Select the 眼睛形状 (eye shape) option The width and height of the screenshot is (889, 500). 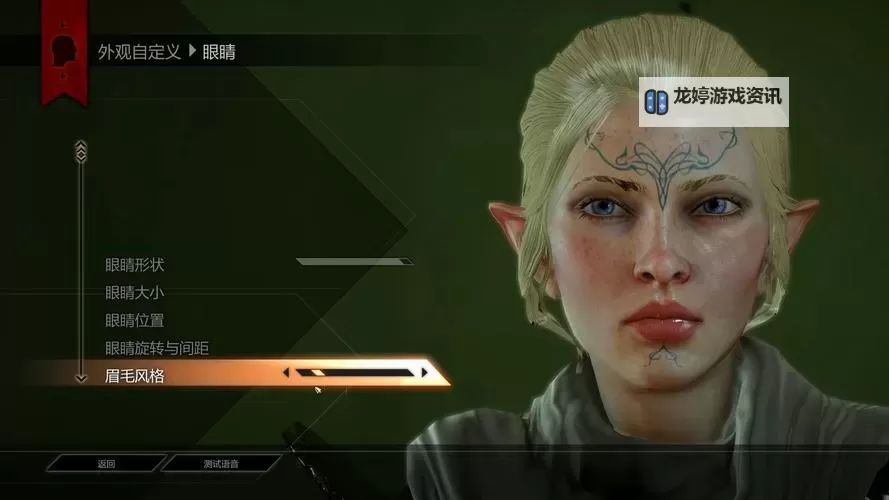(135, 265)
